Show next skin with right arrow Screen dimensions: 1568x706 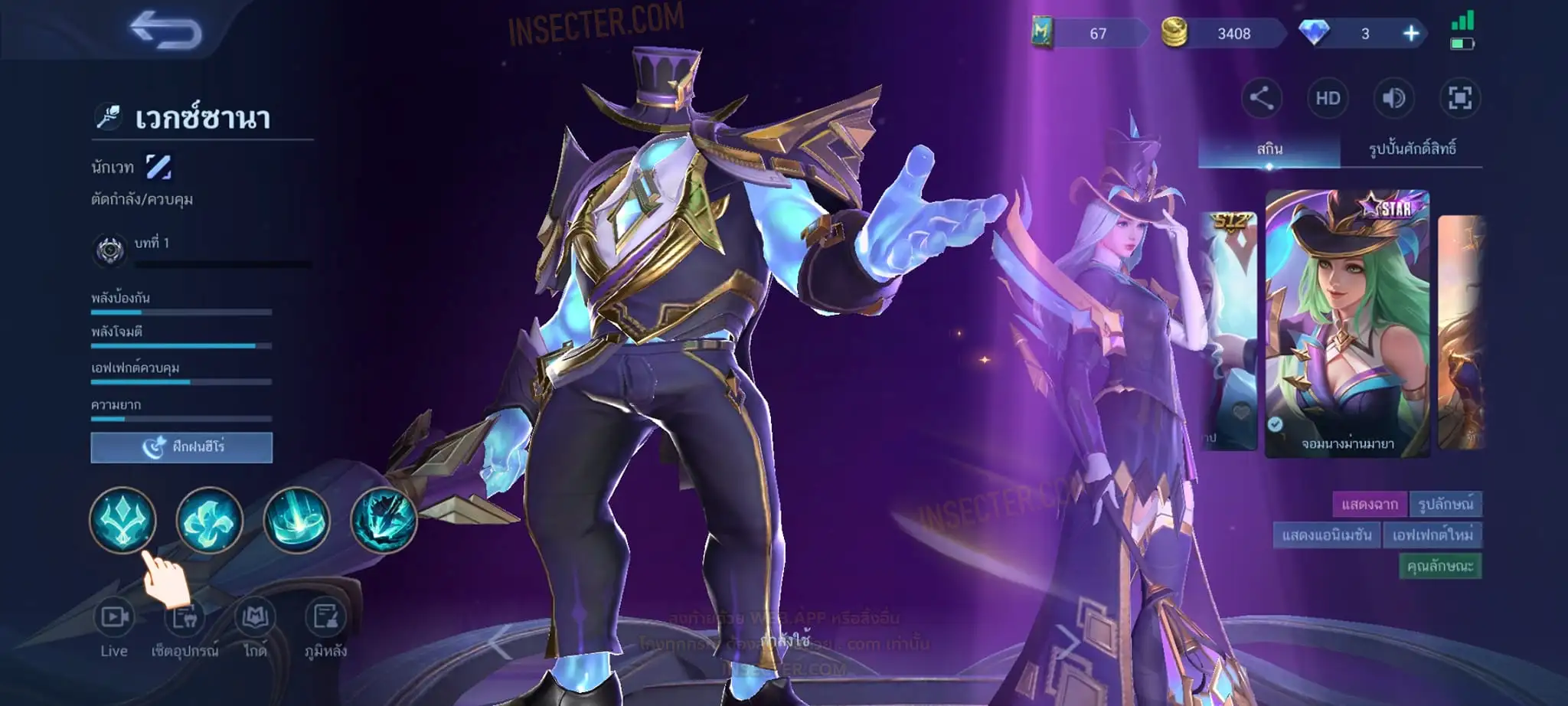1067,642
